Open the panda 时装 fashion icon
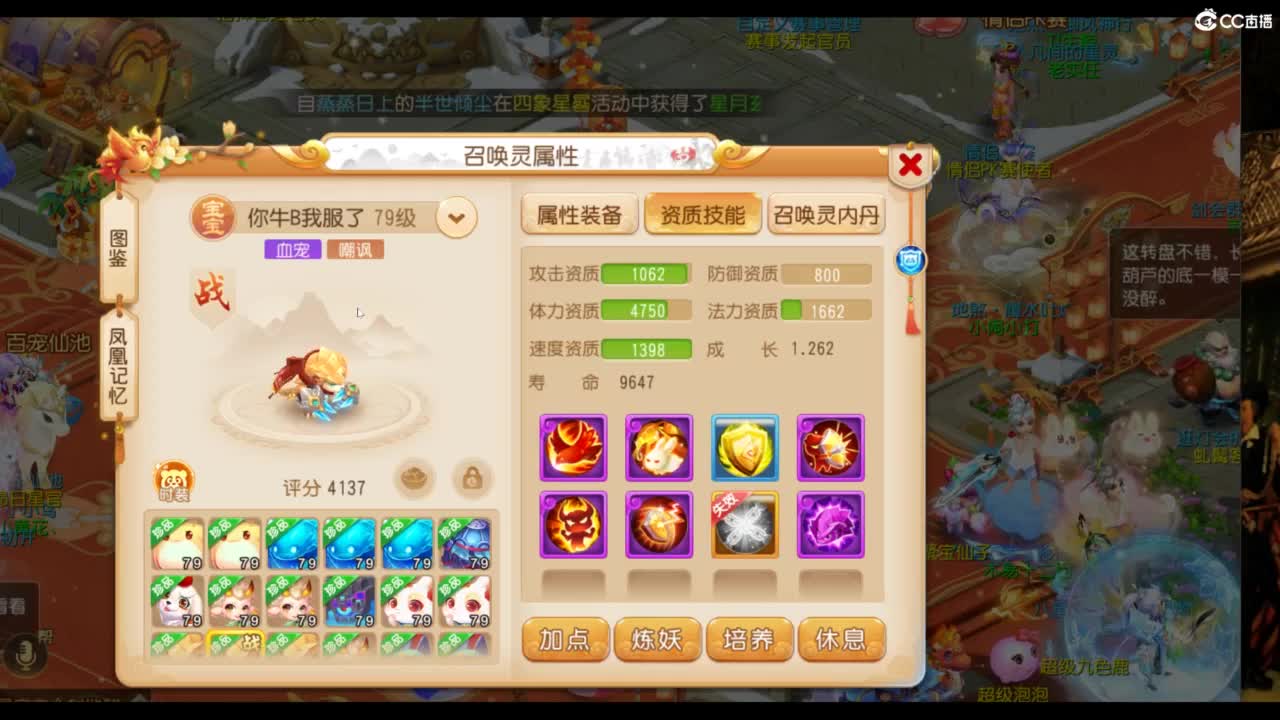 [170, 479]
